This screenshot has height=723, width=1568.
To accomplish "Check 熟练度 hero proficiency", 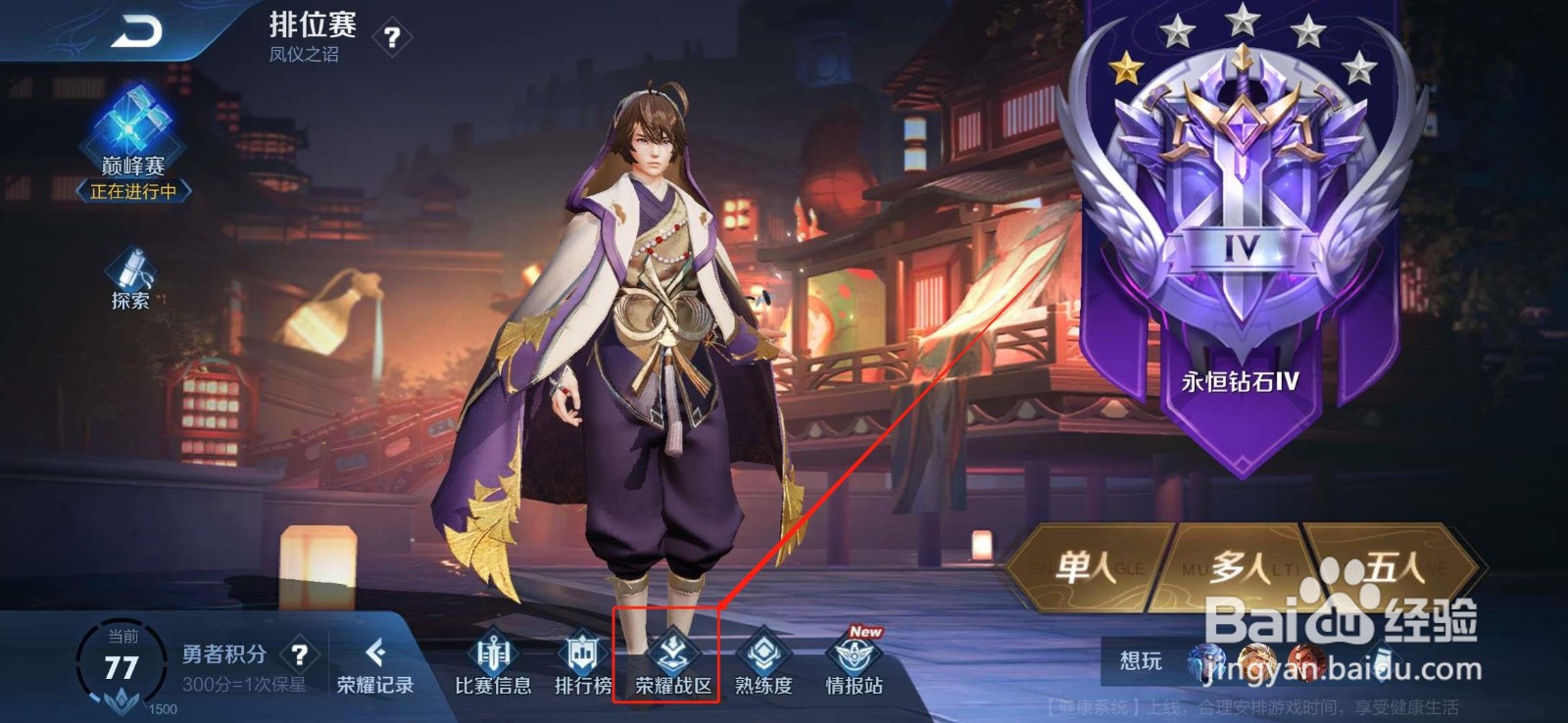I will [x=762, y=666].
